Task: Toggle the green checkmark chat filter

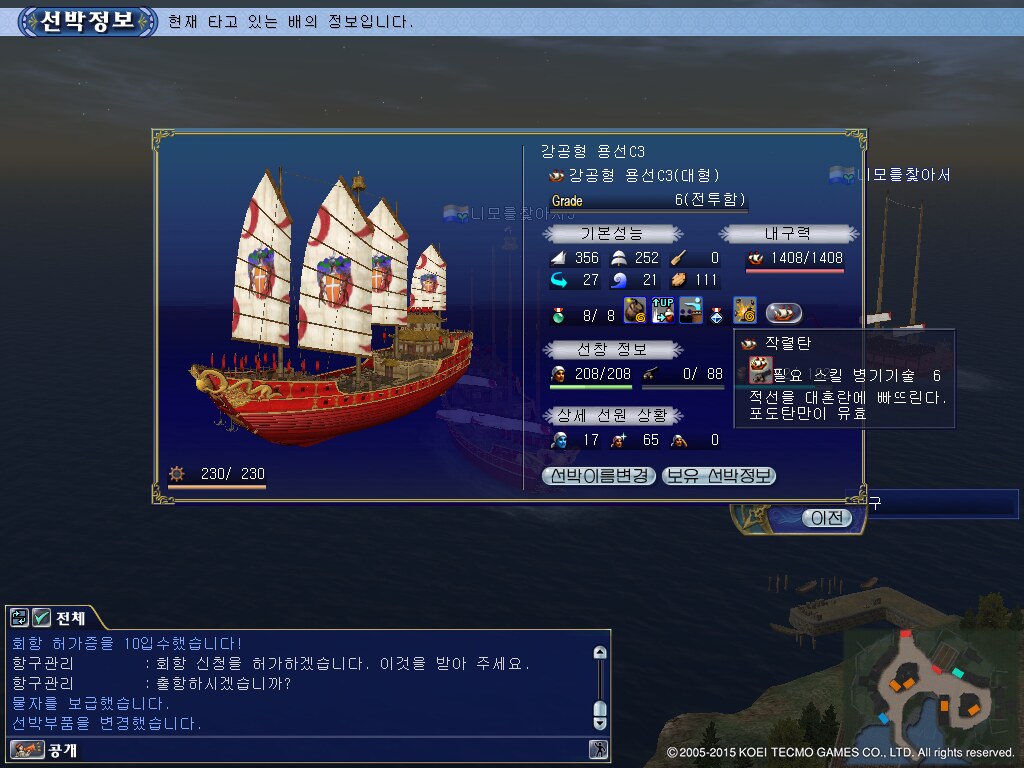Action: pyautogui.click(x=41, y=617)
